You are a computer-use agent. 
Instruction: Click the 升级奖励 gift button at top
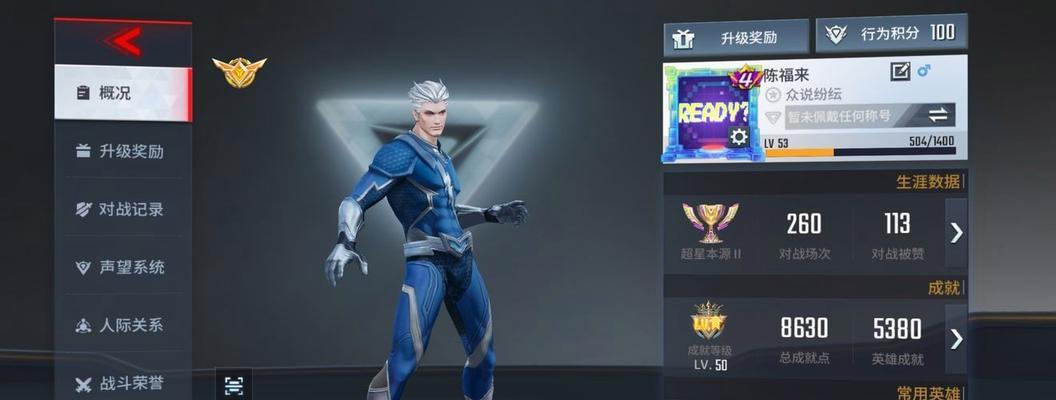point(736,38)
